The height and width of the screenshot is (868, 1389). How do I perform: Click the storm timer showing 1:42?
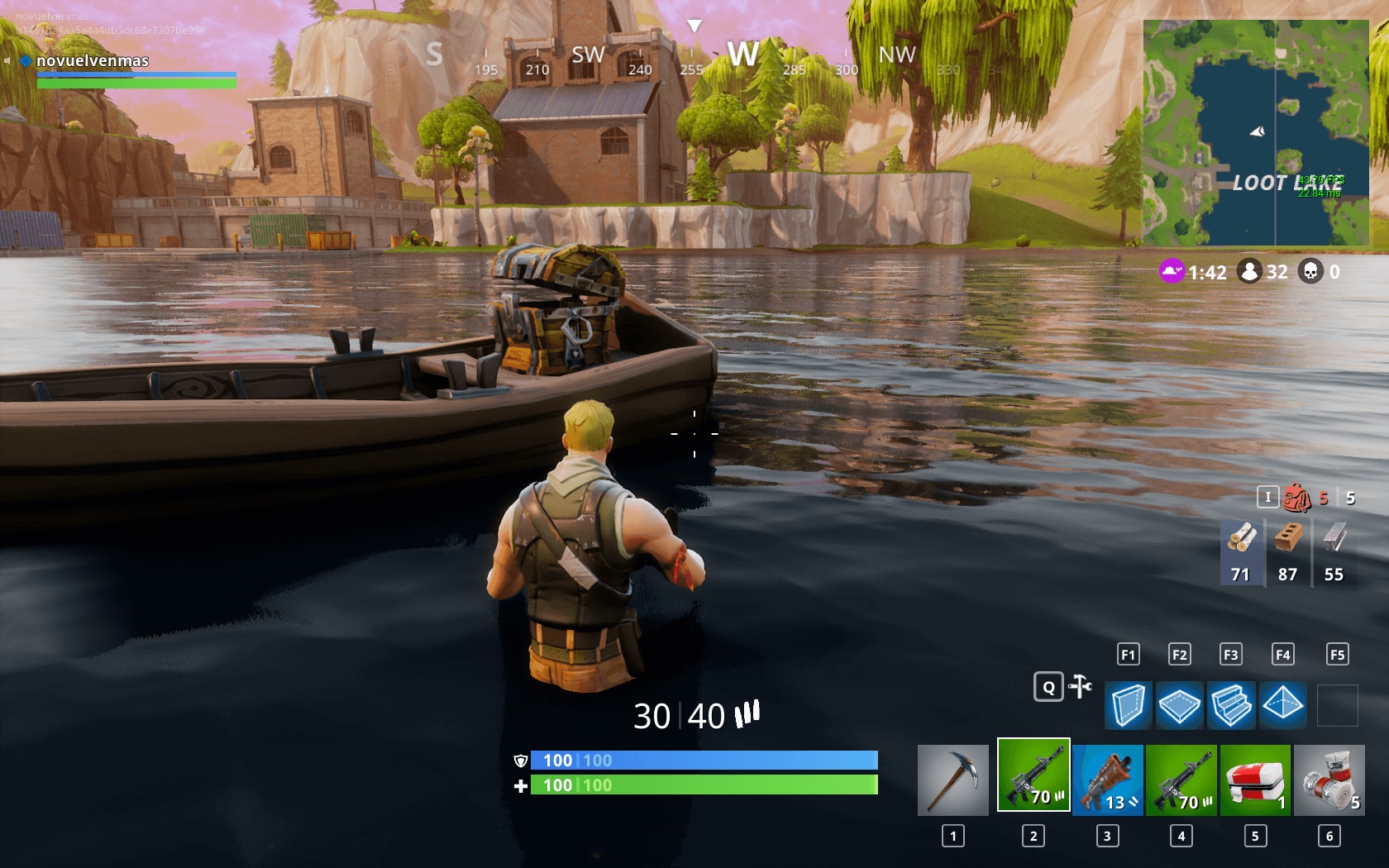point(1196,273)
